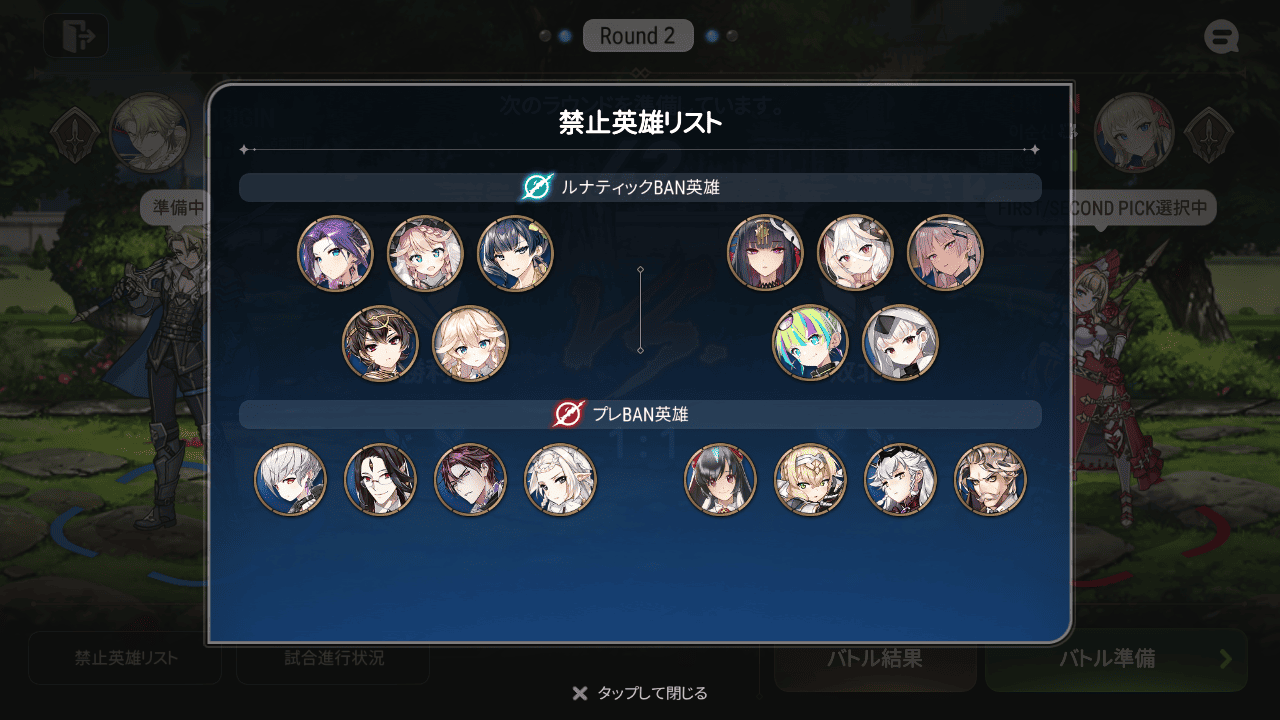Click the exit door icon top-left
The image size is (1280, 720).
point(77,36)
